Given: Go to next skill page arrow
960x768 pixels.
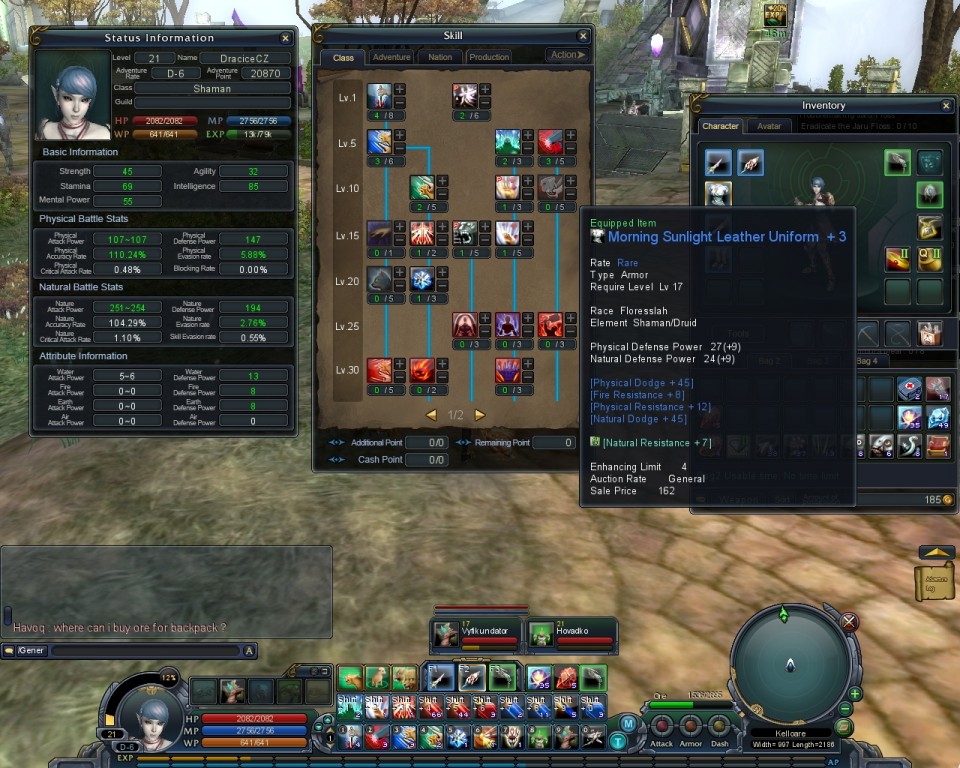Looking at the screenshot, I should click(480, 415).
